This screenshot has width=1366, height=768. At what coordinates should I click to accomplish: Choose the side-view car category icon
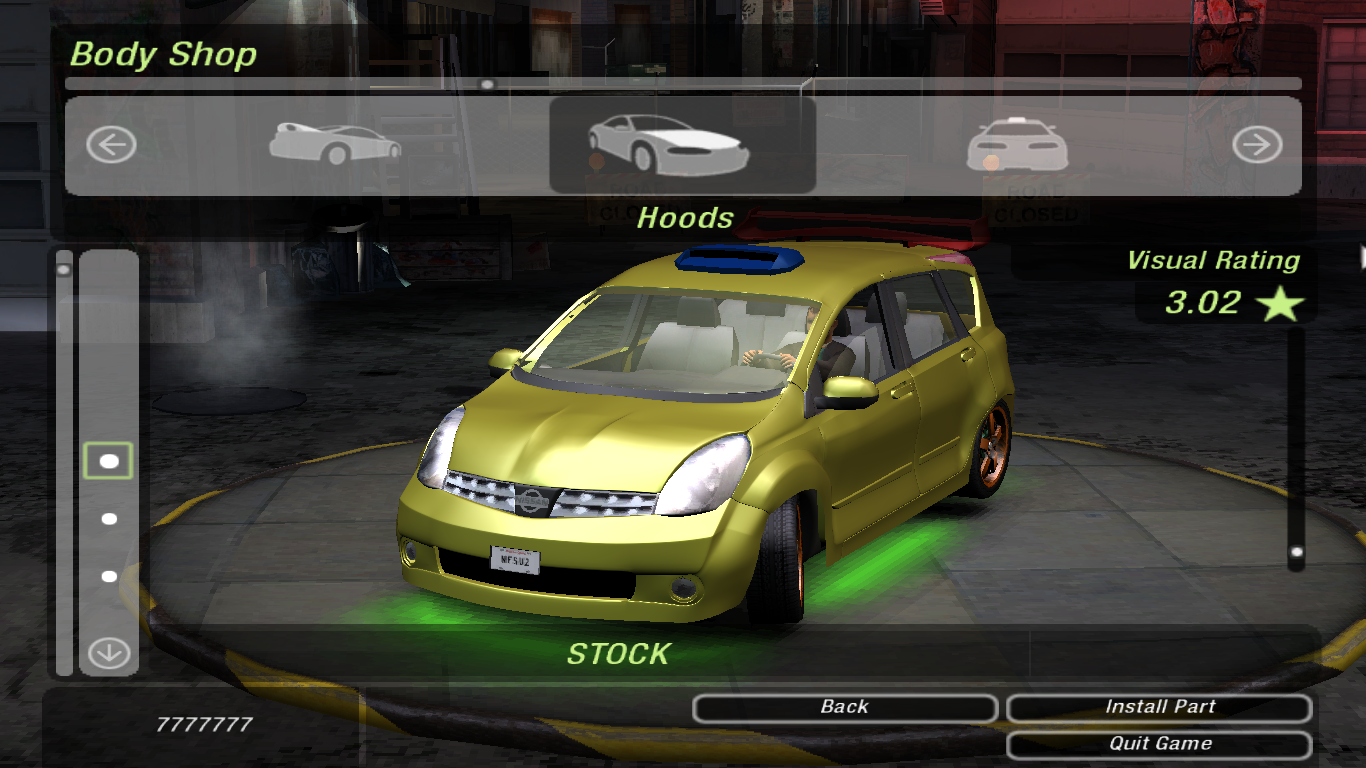(x=335, y=145)
